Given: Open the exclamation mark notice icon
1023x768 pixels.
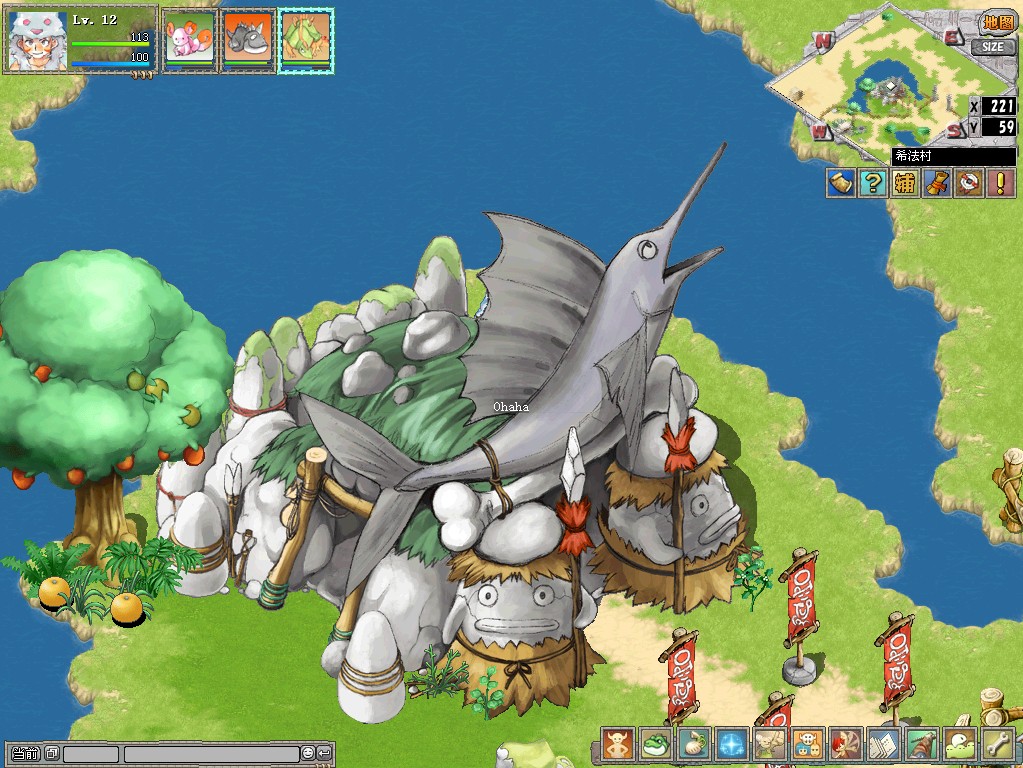Looking at the screenshot, I should [x=999, y=183].
